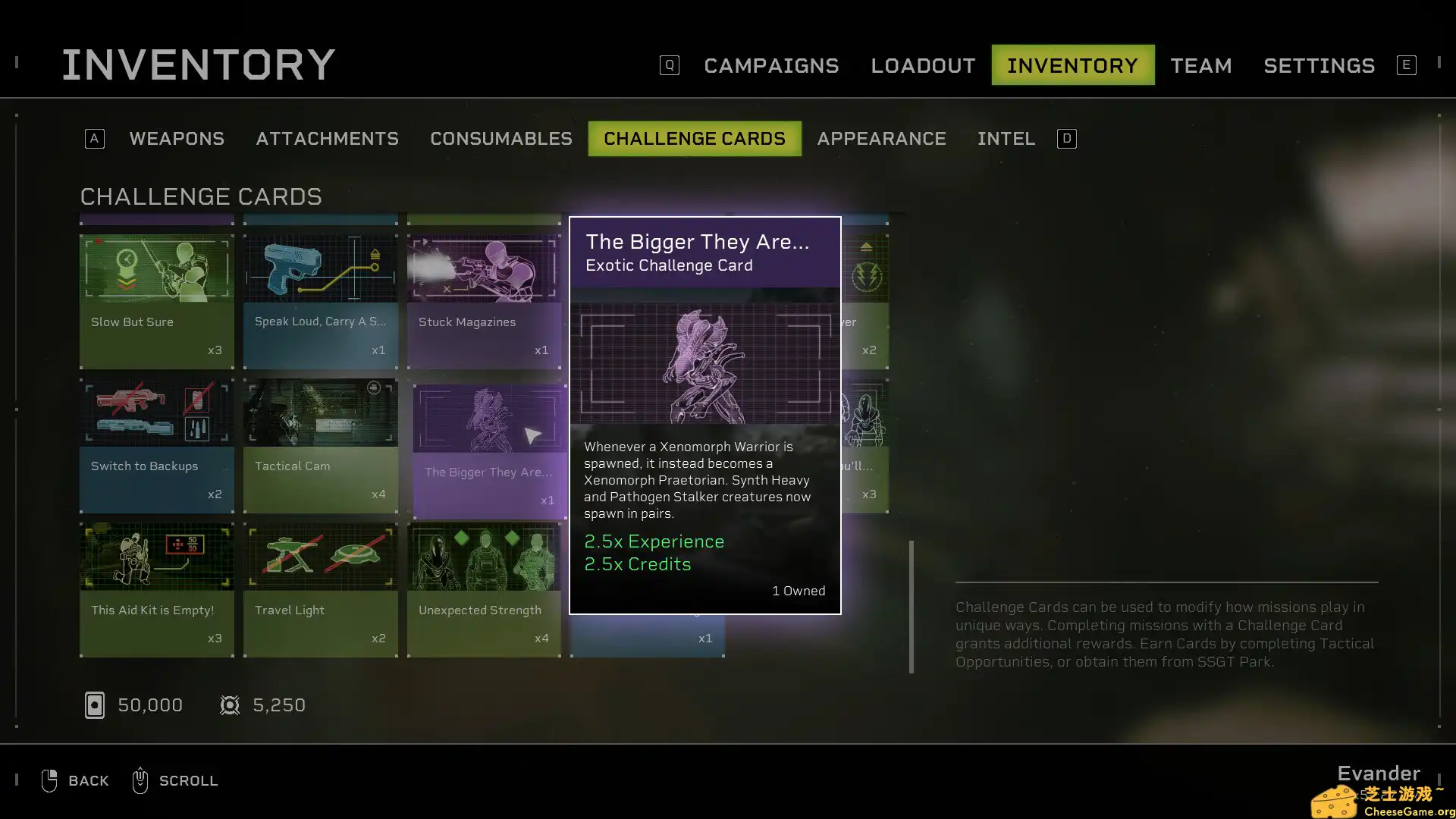Screen dimensions: 1456x819
Task: Switch to the Loadout tab
Action: [922, 66]
